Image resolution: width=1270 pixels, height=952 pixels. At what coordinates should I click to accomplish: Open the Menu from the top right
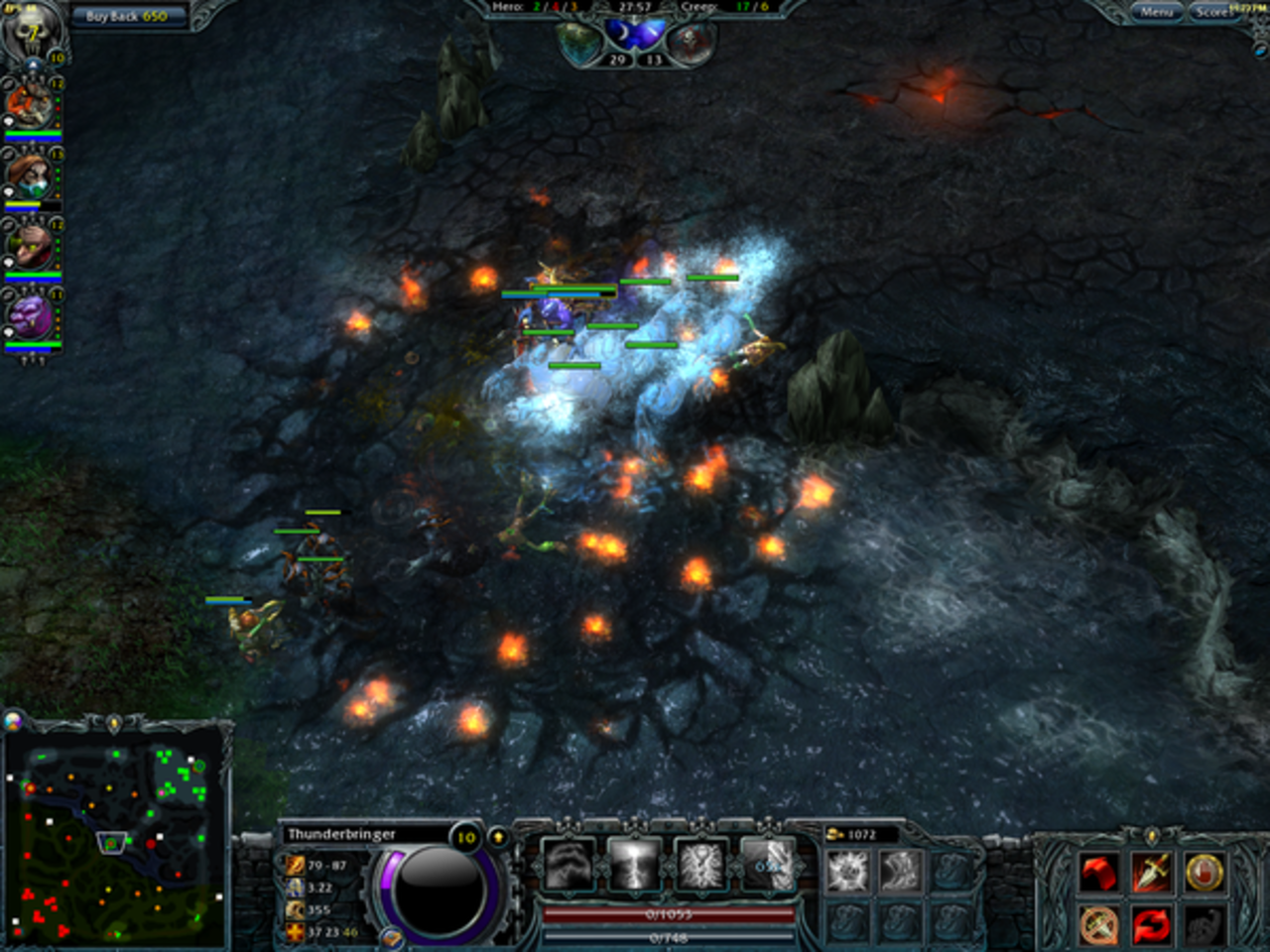click(x=1159, y=12)
